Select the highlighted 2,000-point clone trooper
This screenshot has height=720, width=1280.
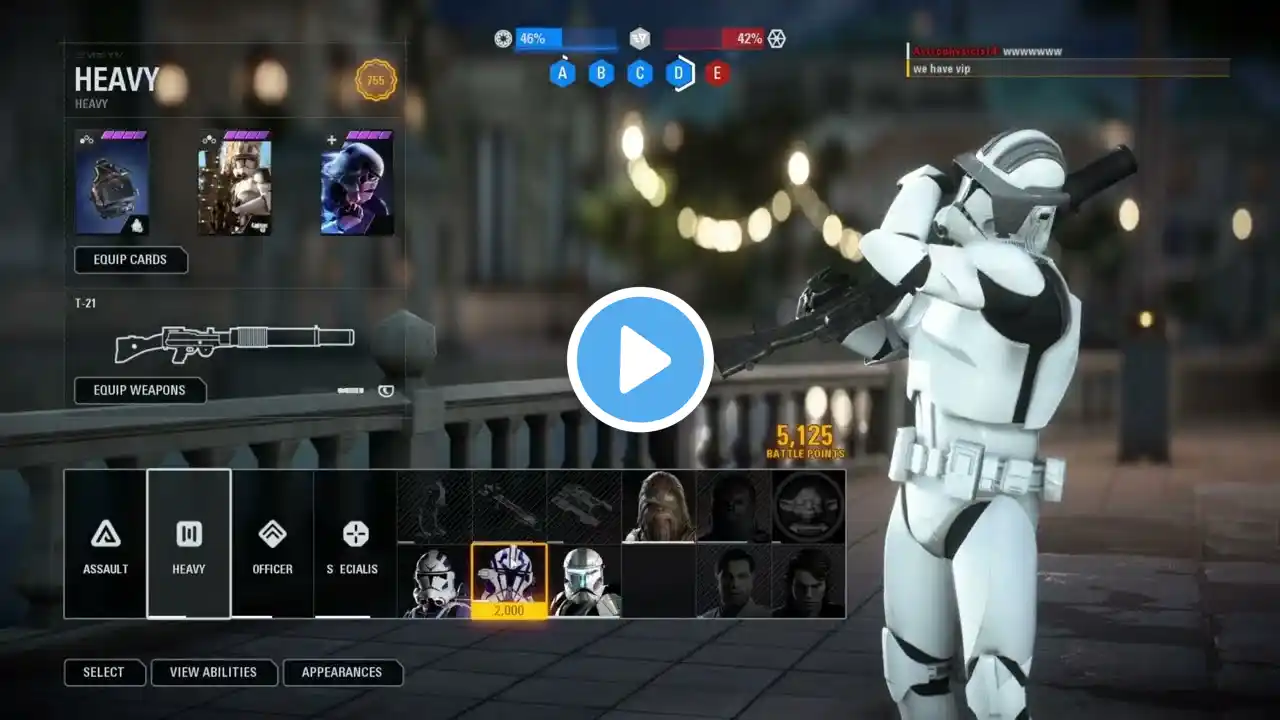click(x=509, y=581)
